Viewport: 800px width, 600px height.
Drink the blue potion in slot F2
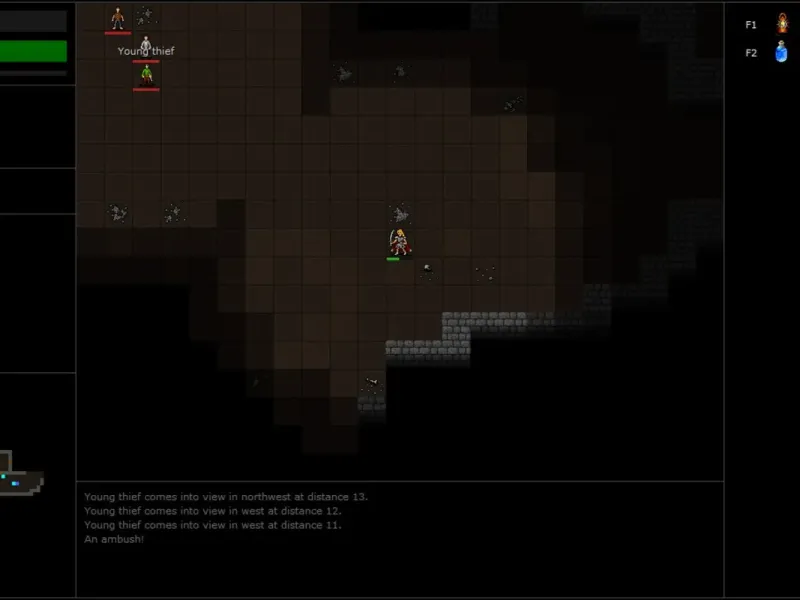pyautogui.click(x=782, y=52)
